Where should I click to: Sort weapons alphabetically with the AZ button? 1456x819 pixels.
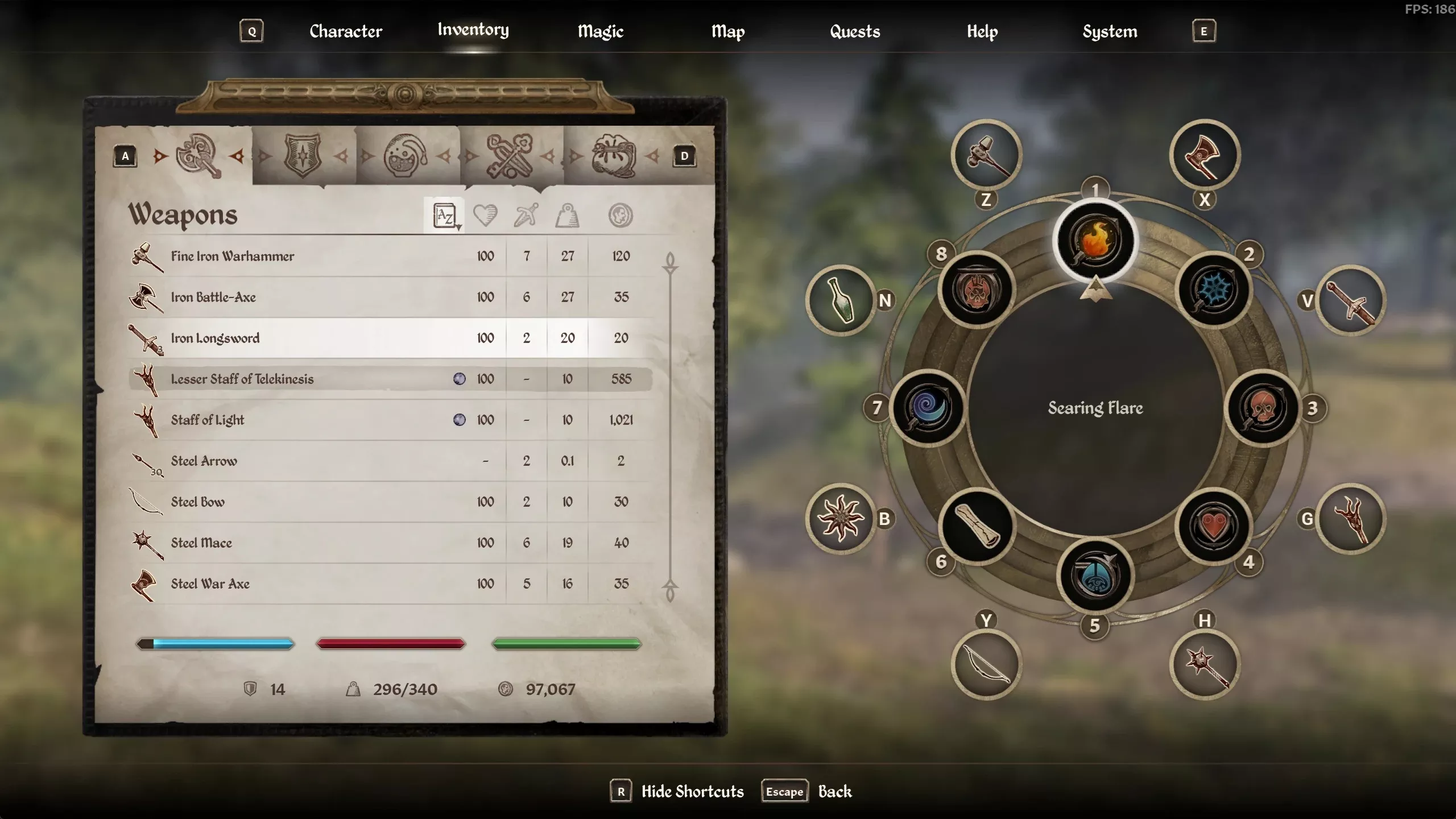coord(444,216)
